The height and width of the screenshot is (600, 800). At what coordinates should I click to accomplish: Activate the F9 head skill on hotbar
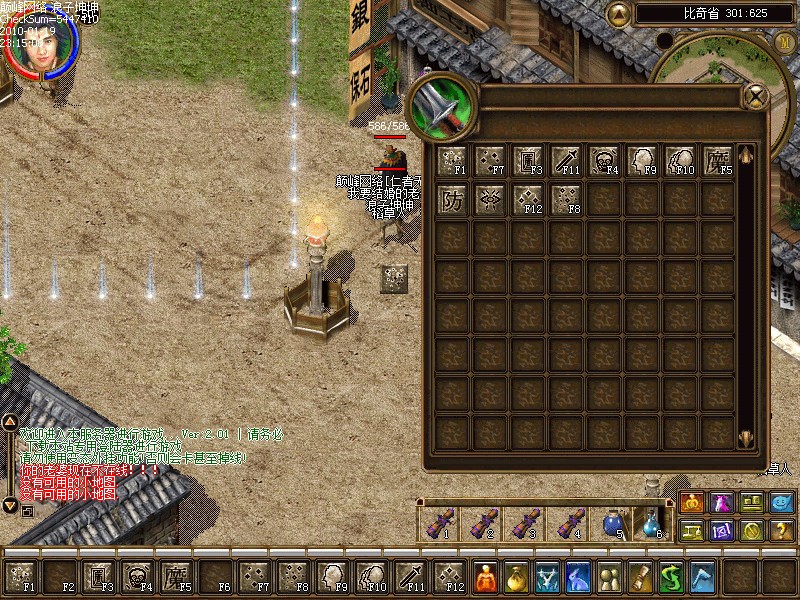coord(332,577)
